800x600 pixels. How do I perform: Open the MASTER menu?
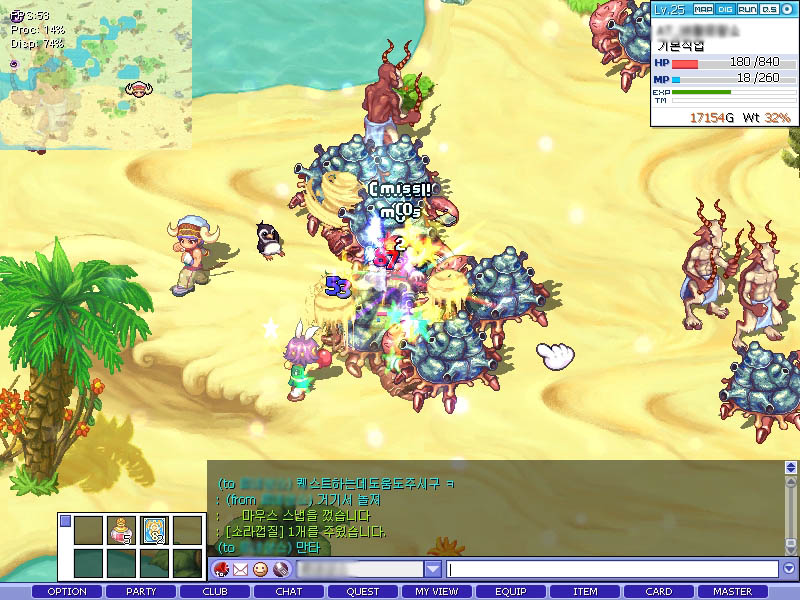[x=733, y=592]
